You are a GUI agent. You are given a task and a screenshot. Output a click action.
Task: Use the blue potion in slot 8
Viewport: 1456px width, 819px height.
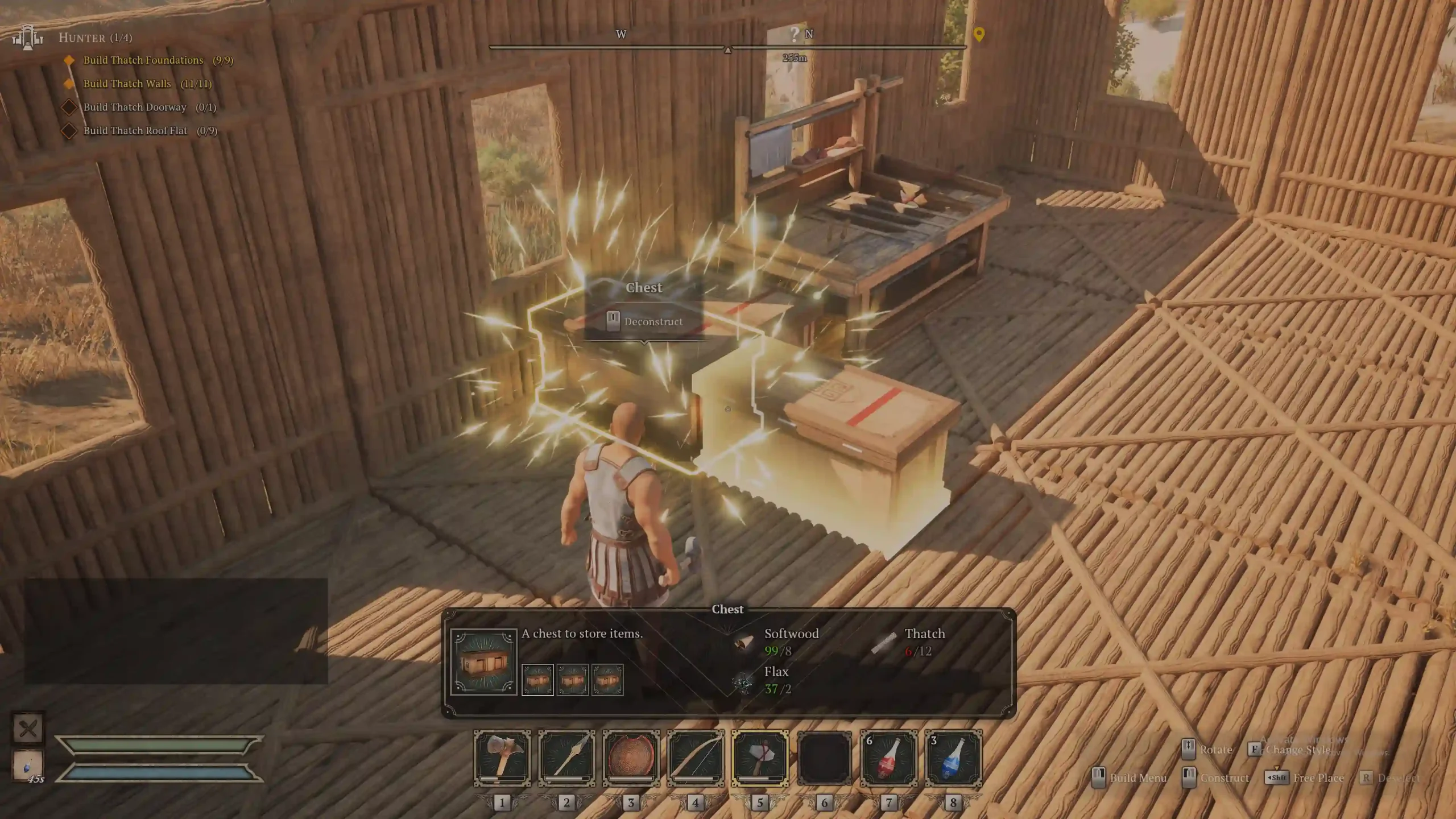(953, 758)
